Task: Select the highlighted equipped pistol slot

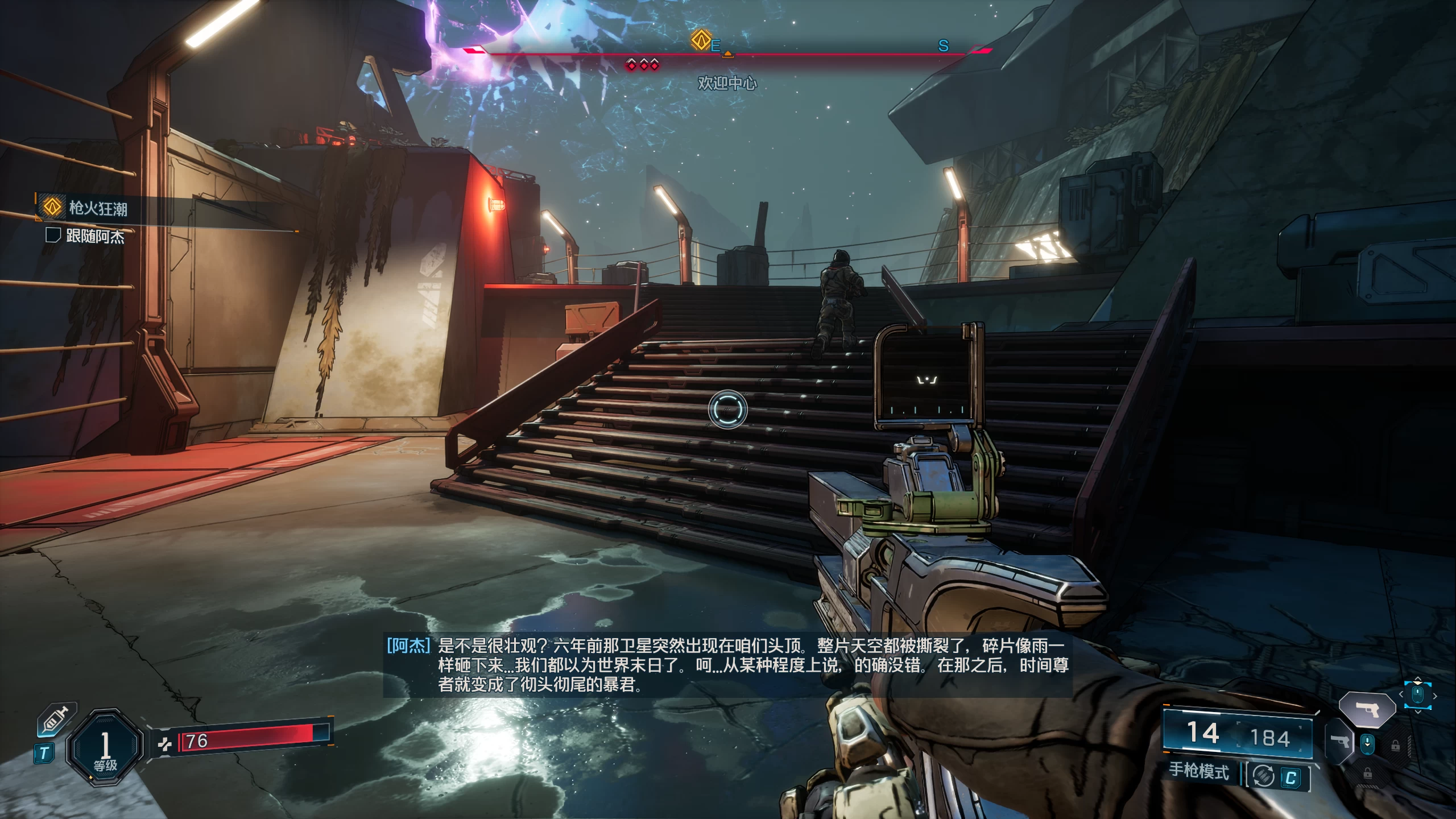Action: point(1367,709)
